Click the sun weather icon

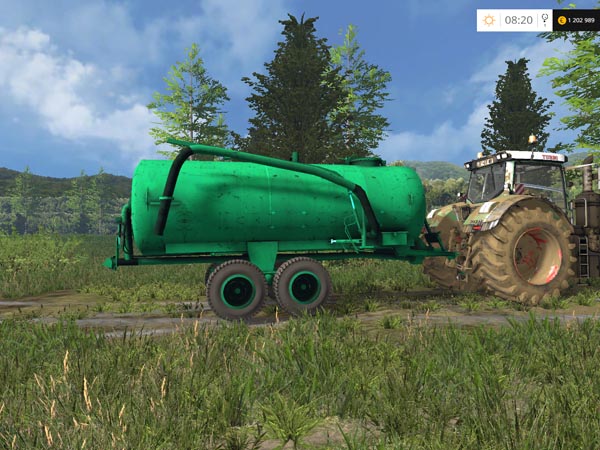coord(489,20)
